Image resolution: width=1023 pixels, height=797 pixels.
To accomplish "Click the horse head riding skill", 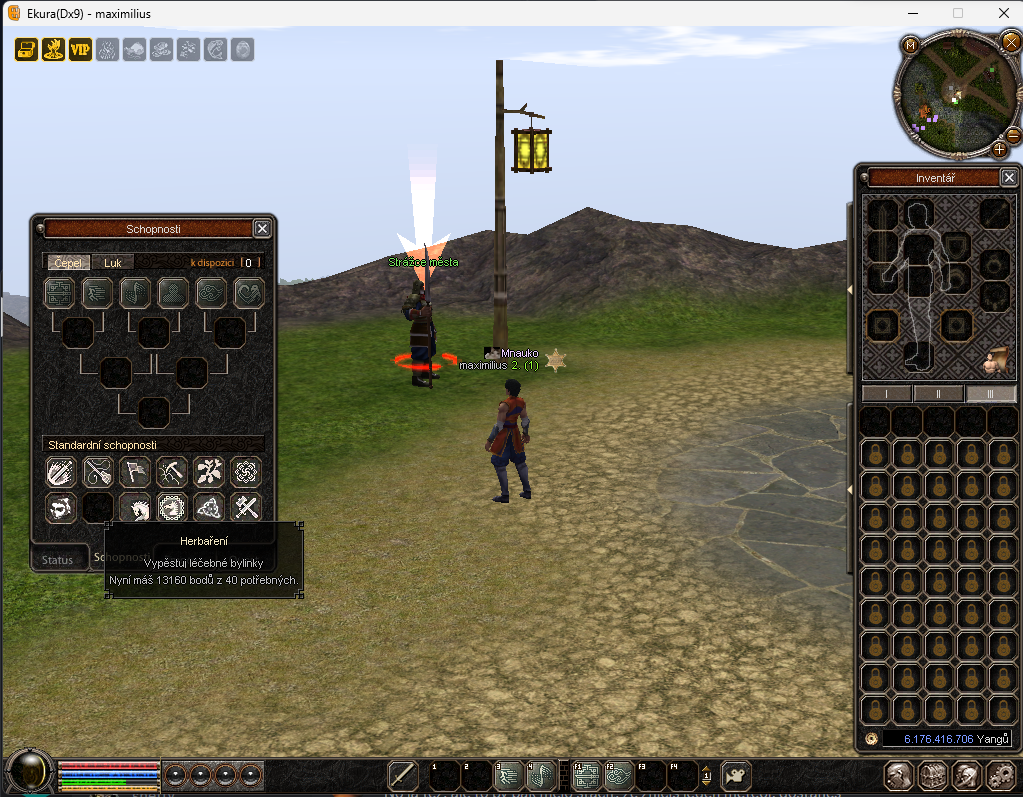I will (135, 508).
